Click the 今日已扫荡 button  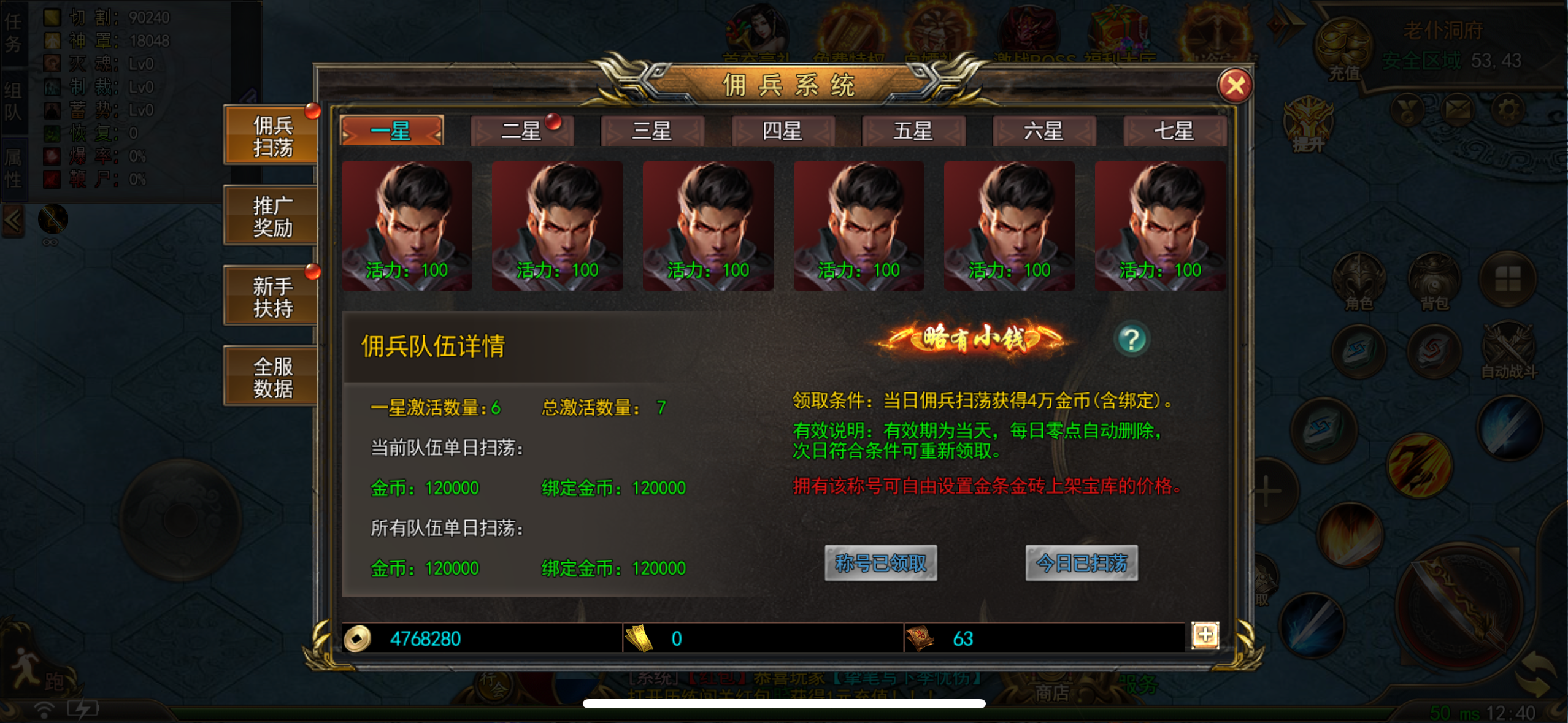1082,562
